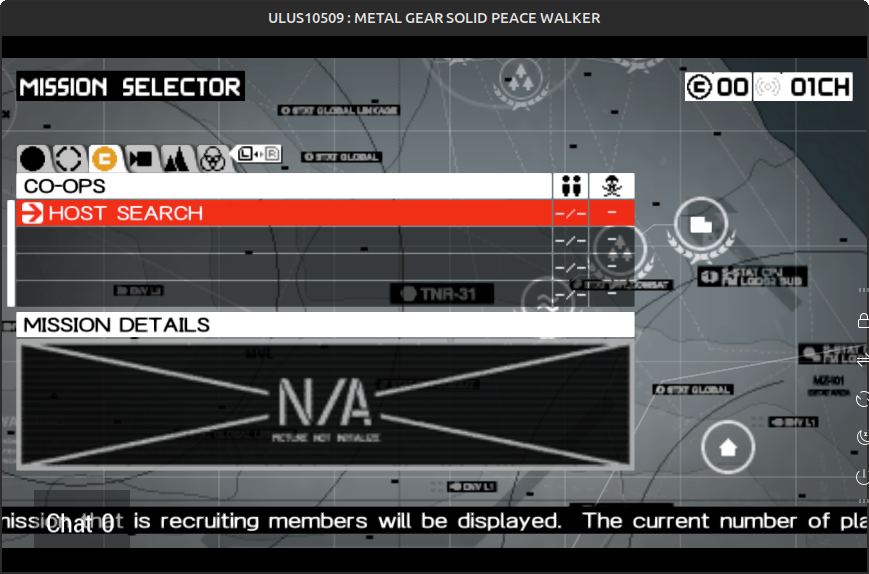Switch to the camera icon tab
This screenshot has width=869, height=574.
coord(140,158)
